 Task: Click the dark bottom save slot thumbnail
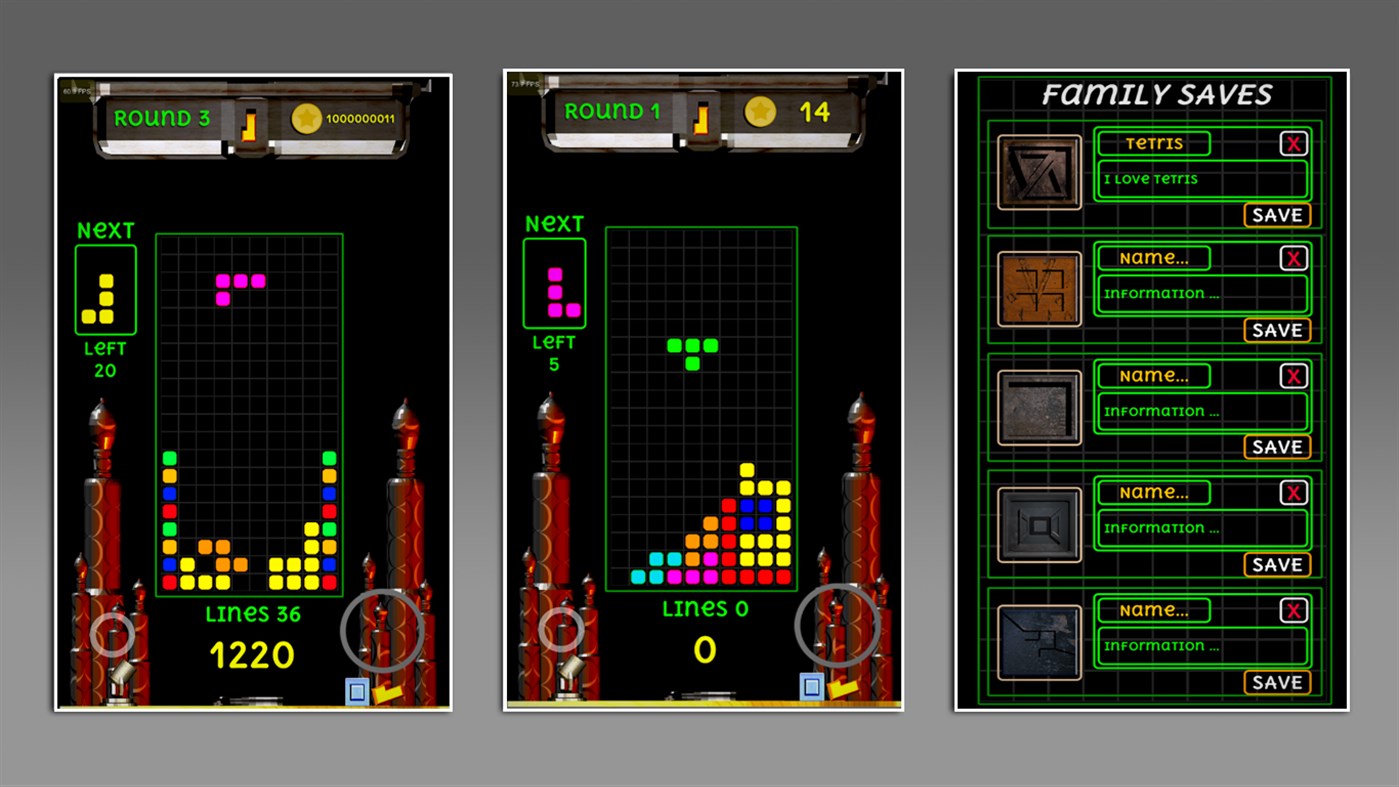[1038, 642]
